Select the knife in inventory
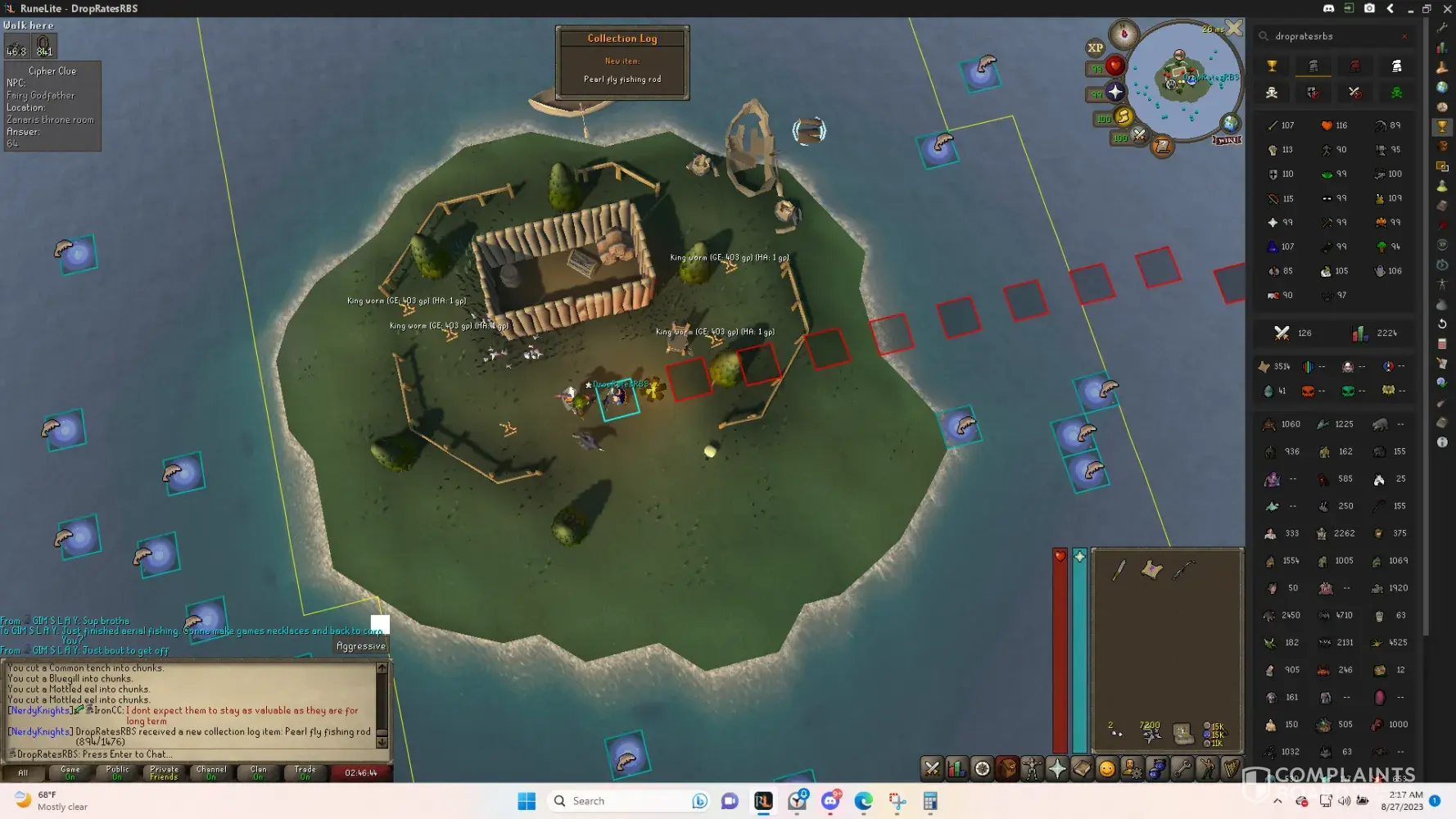 [1119, 569]
